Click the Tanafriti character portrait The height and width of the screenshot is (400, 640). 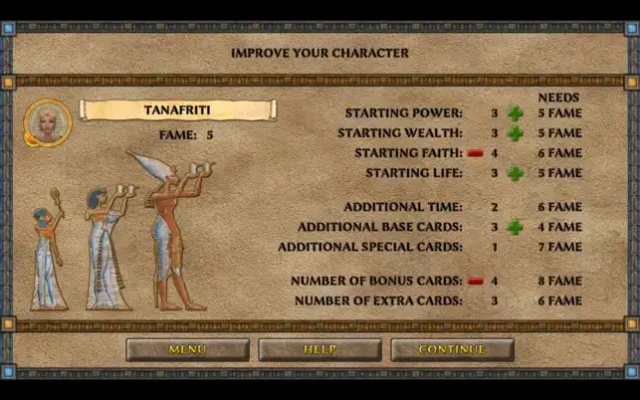pyautogui.click(x=47, y=122)
